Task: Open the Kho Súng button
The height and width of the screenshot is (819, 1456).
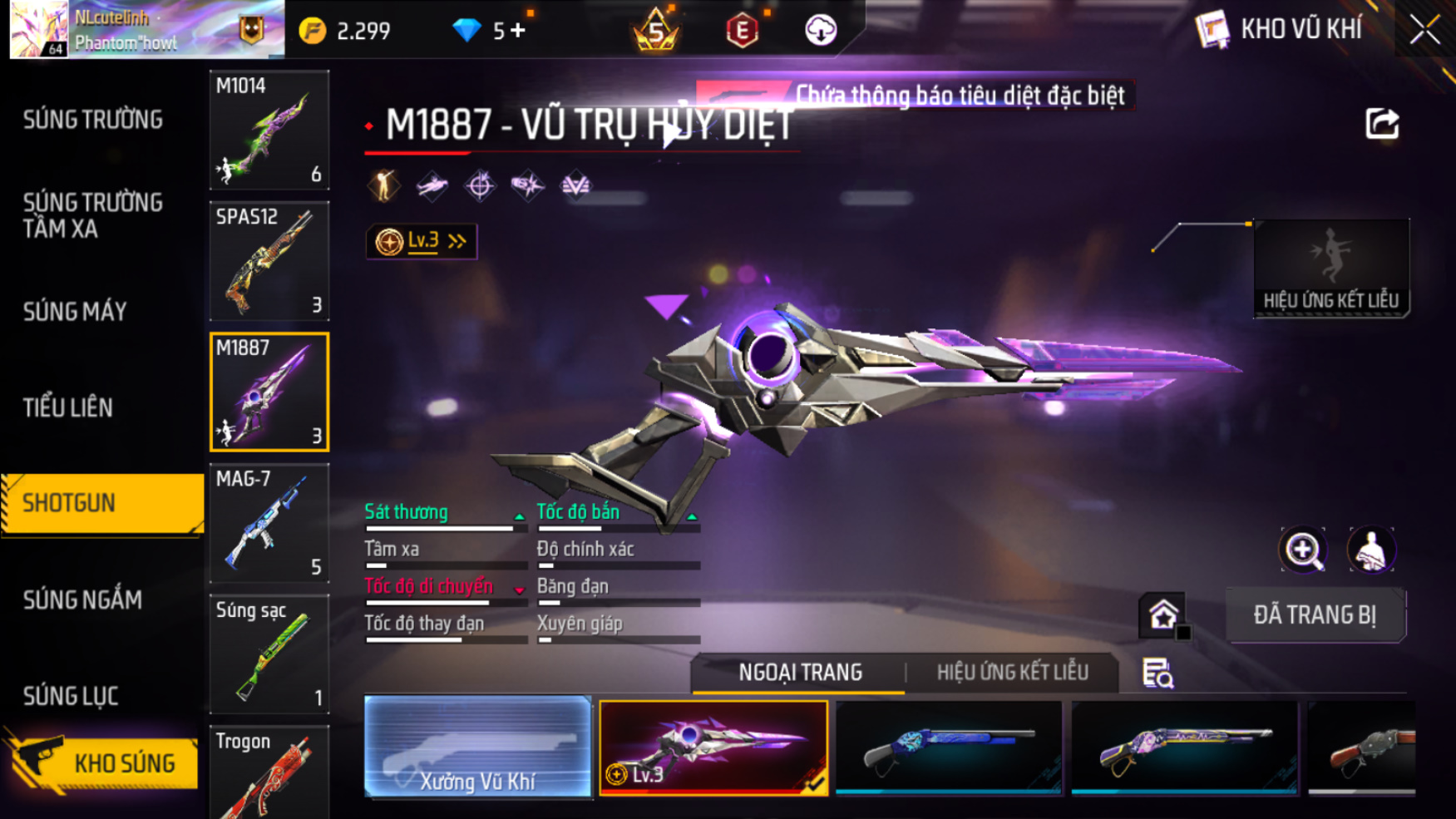Action: [104, 762]
